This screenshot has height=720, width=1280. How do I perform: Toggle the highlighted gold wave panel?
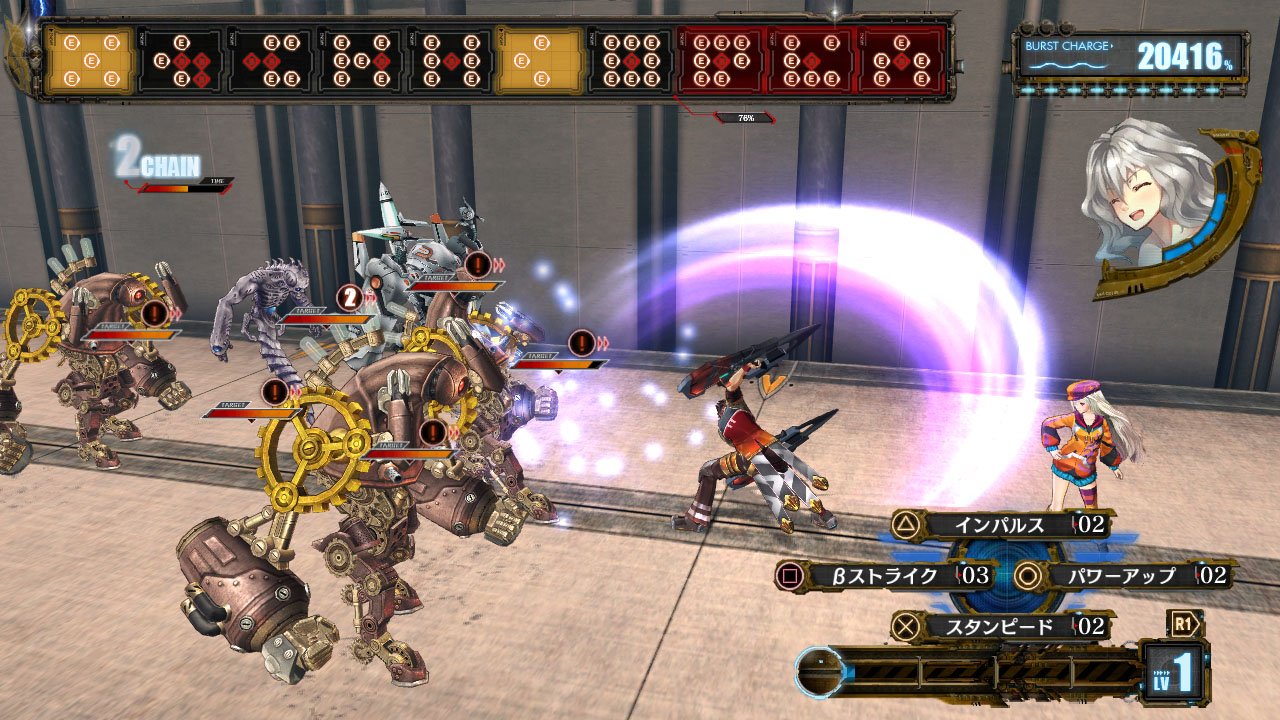pos(543,58)
